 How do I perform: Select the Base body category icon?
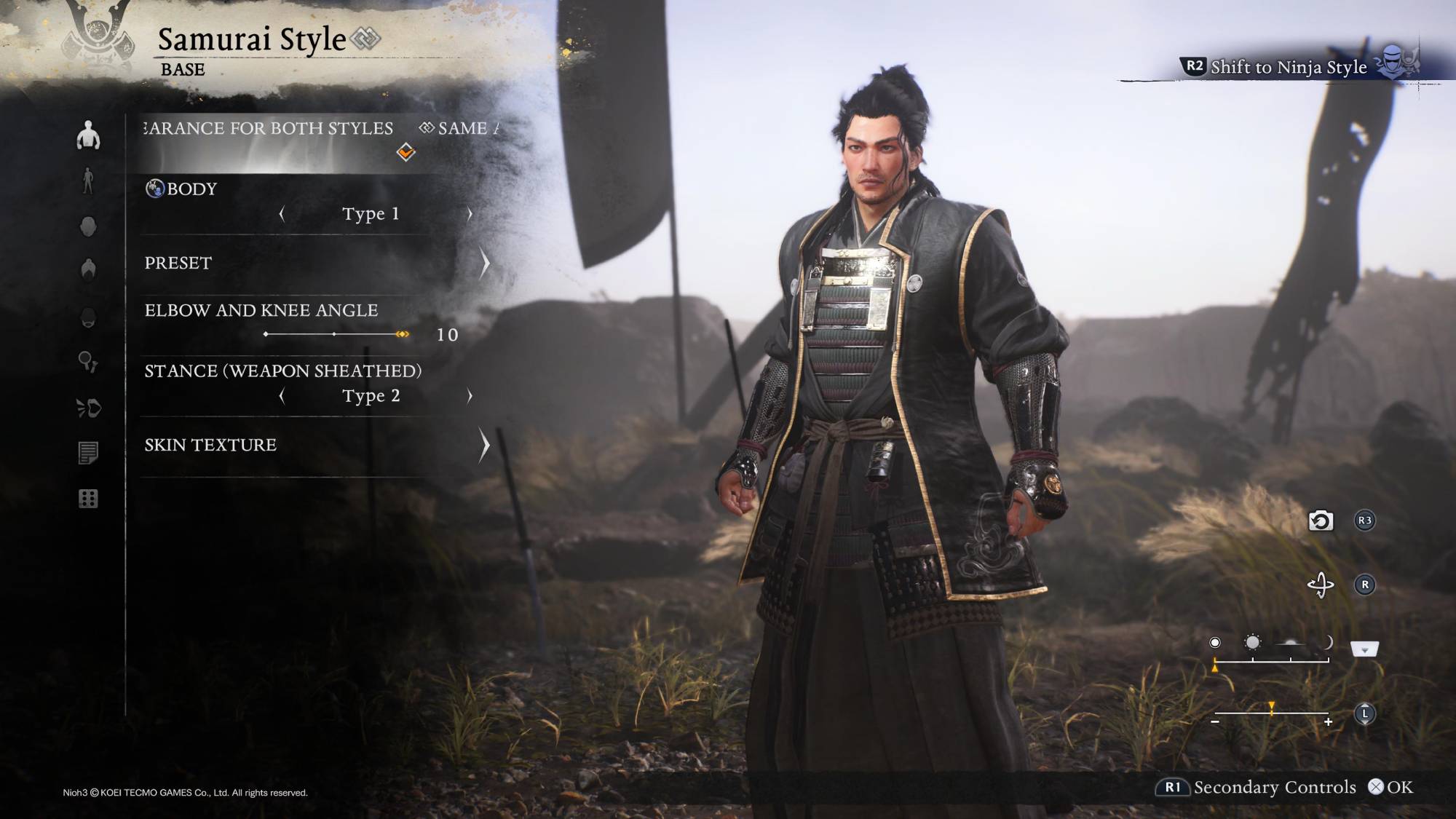pos(88,135)
